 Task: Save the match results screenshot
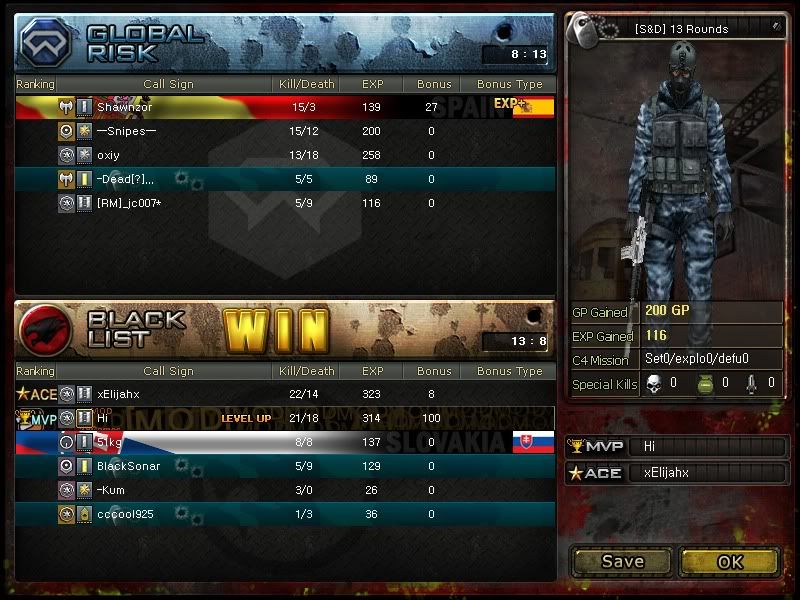coord(622,561)
